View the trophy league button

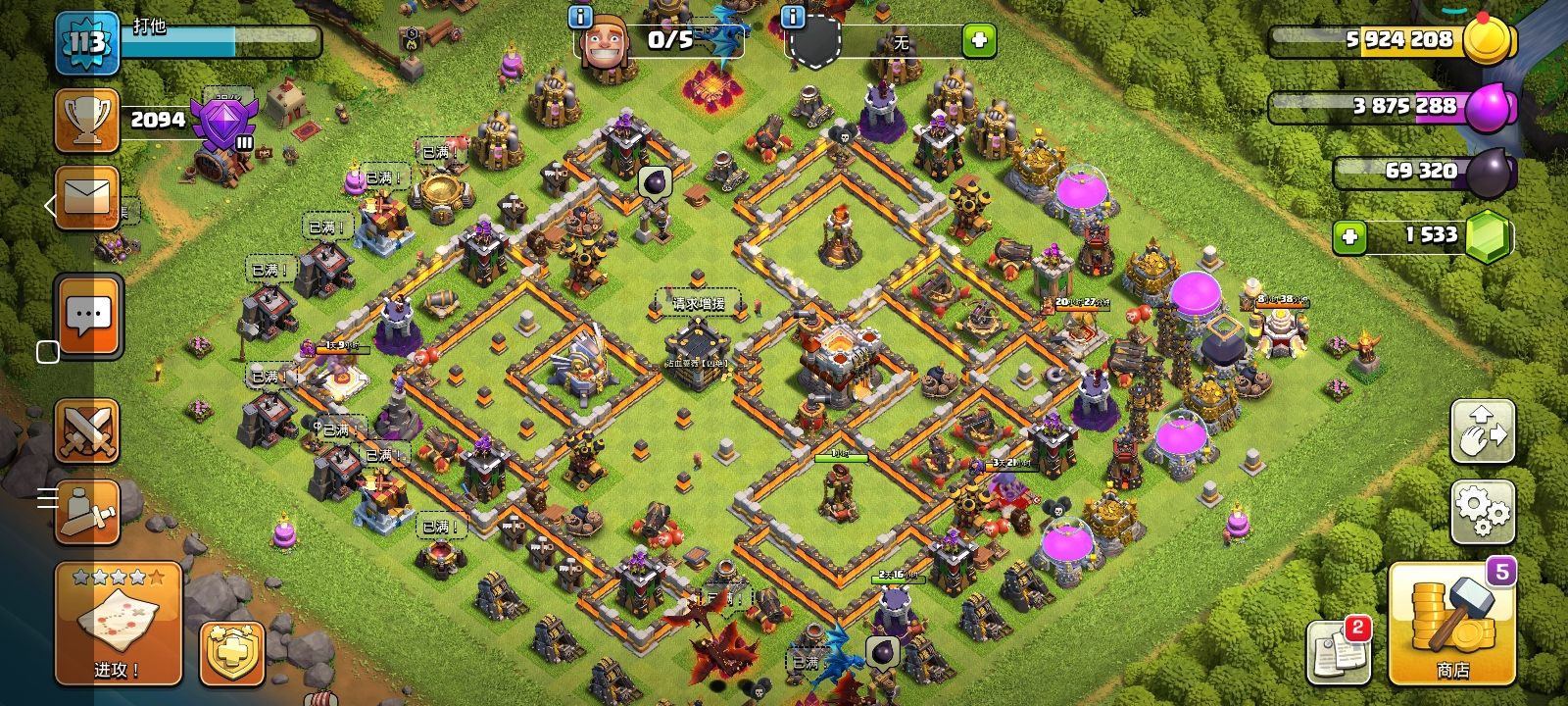point(87,121)
